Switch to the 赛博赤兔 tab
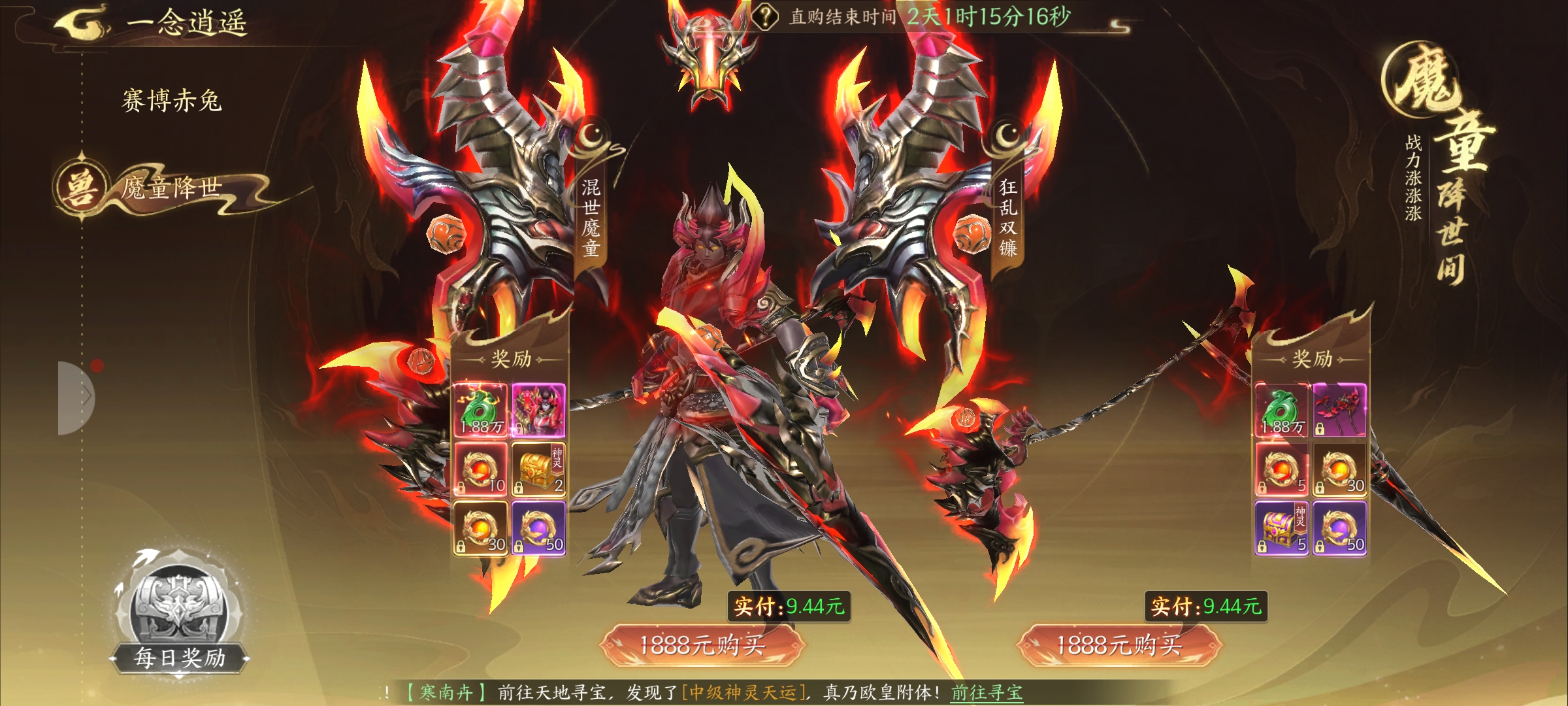The image size is (1568, 706). 172,101
